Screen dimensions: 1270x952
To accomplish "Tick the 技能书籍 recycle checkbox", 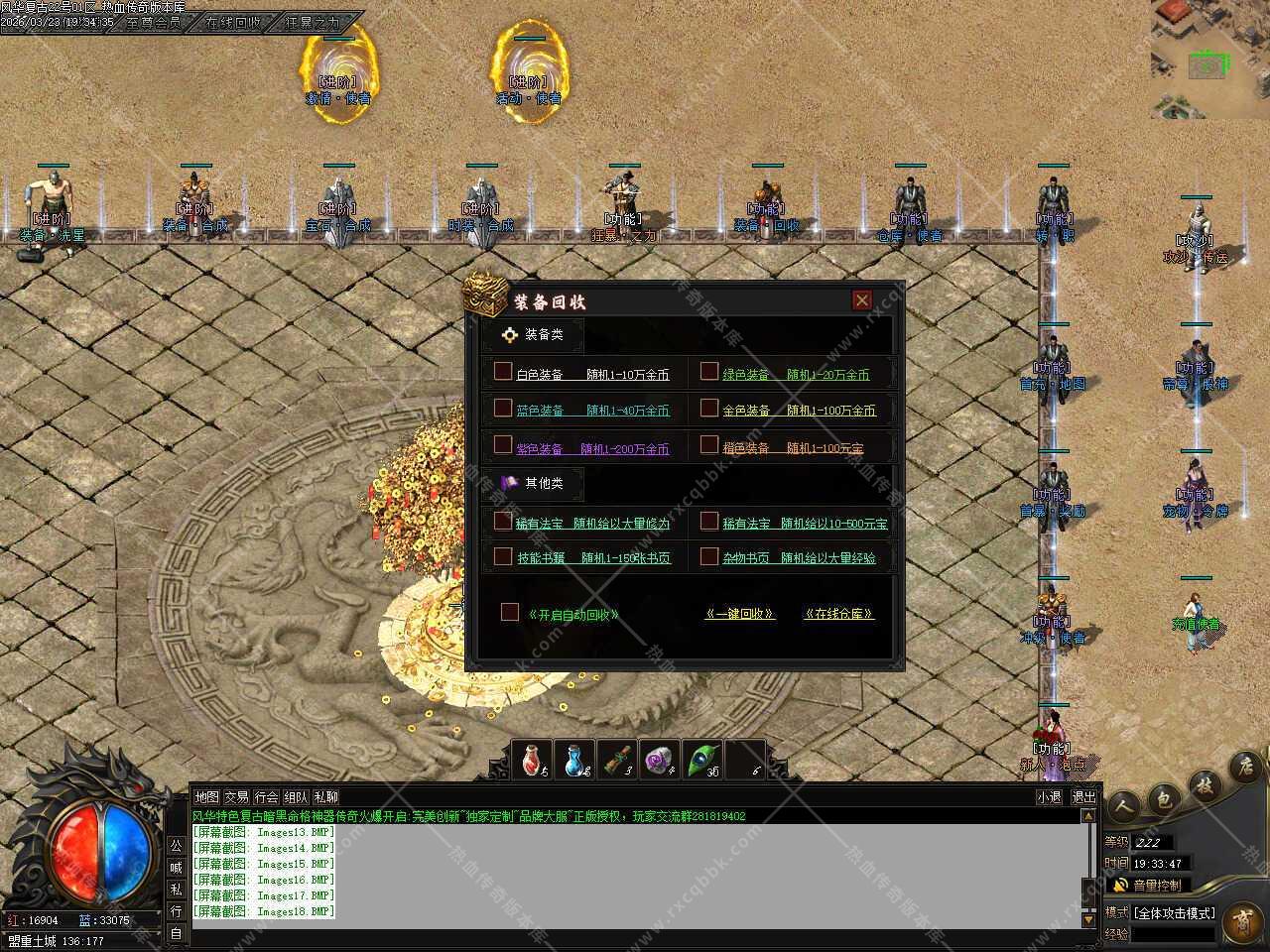I will pos(503,556).
